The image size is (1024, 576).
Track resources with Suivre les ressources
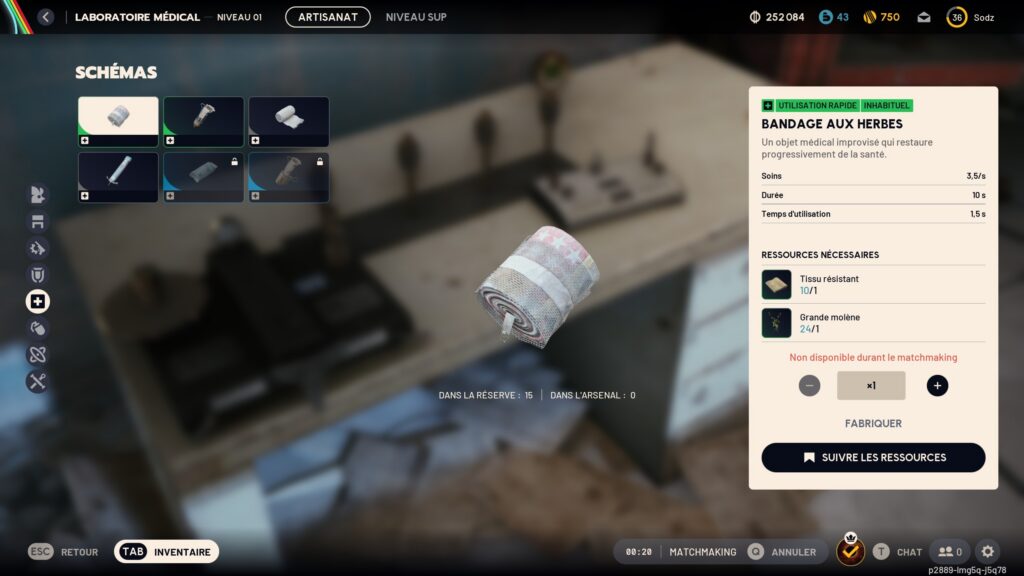pos(873,457)
